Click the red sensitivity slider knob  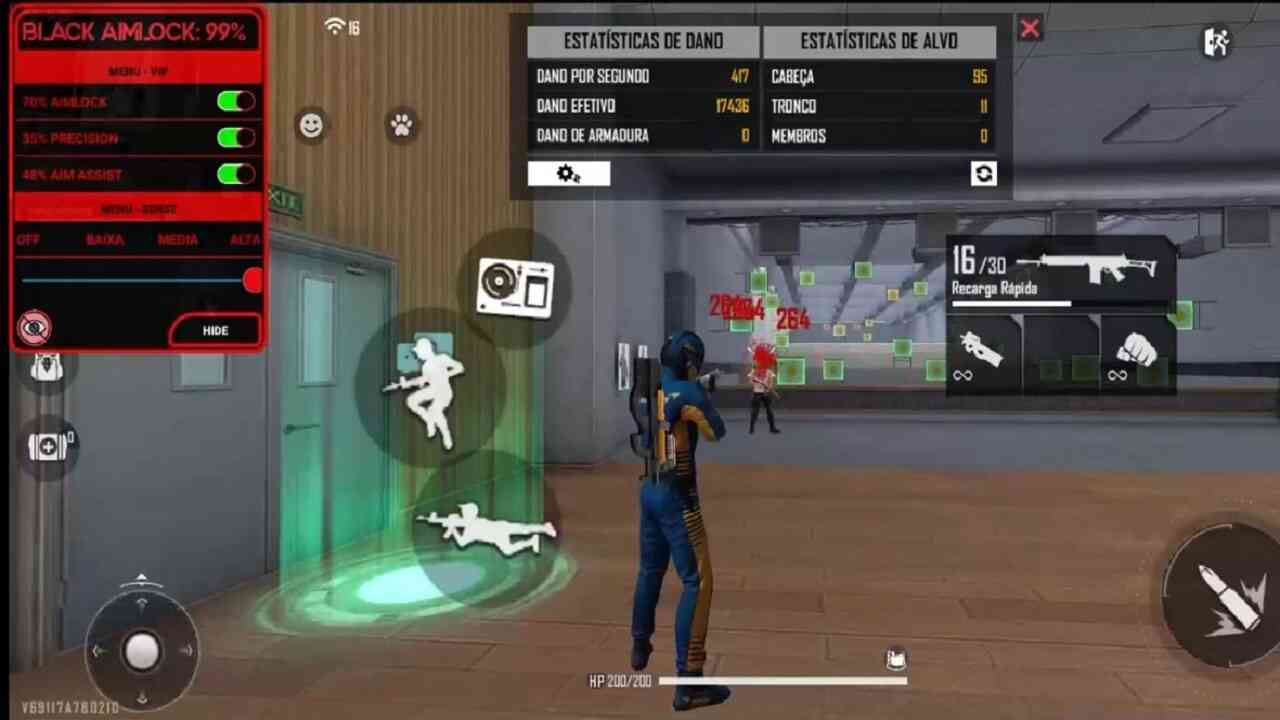tap(253, 280)
